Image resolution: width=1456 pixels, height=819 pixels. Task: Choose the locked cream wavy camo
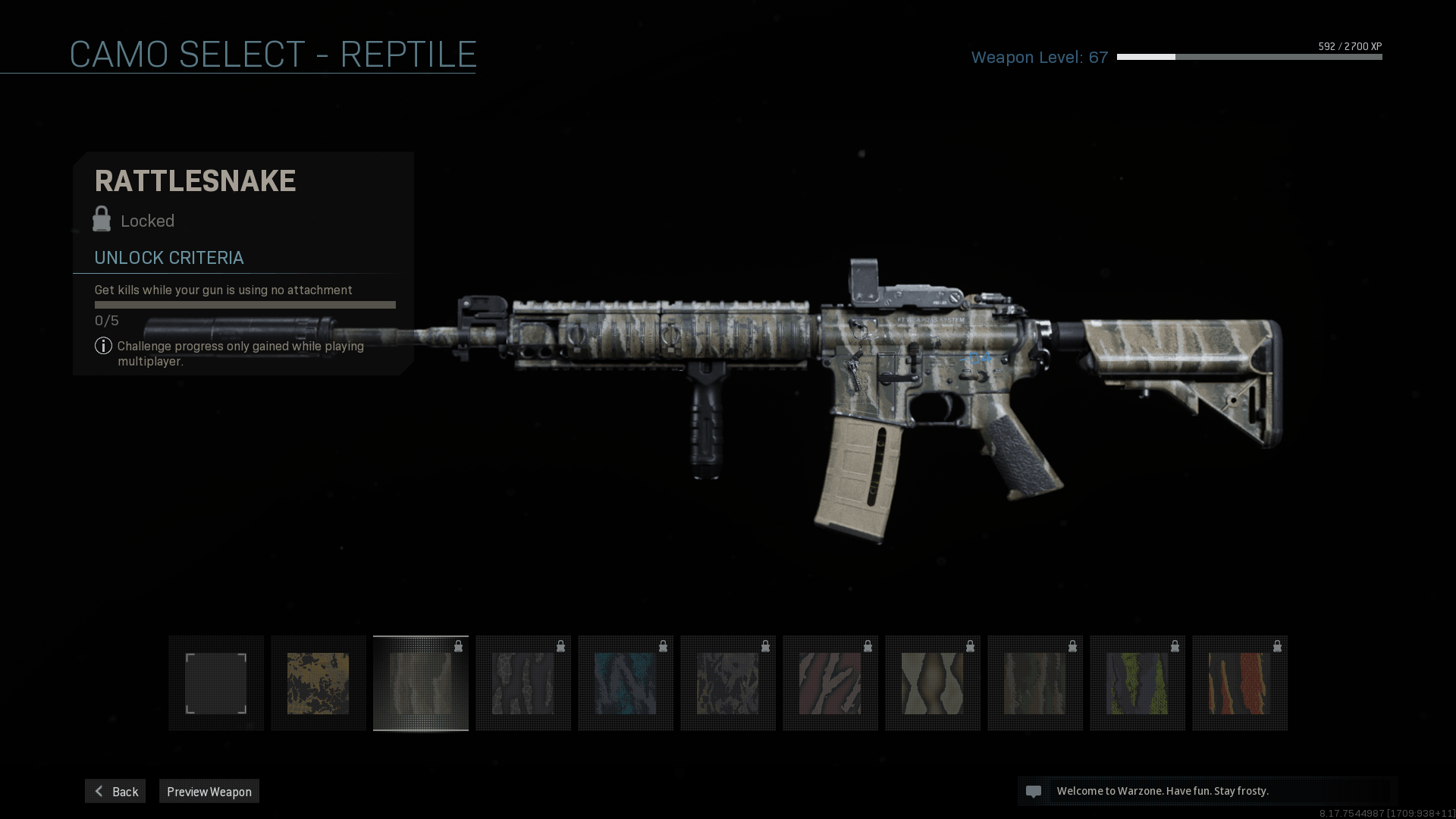click(x=933, y=683)
